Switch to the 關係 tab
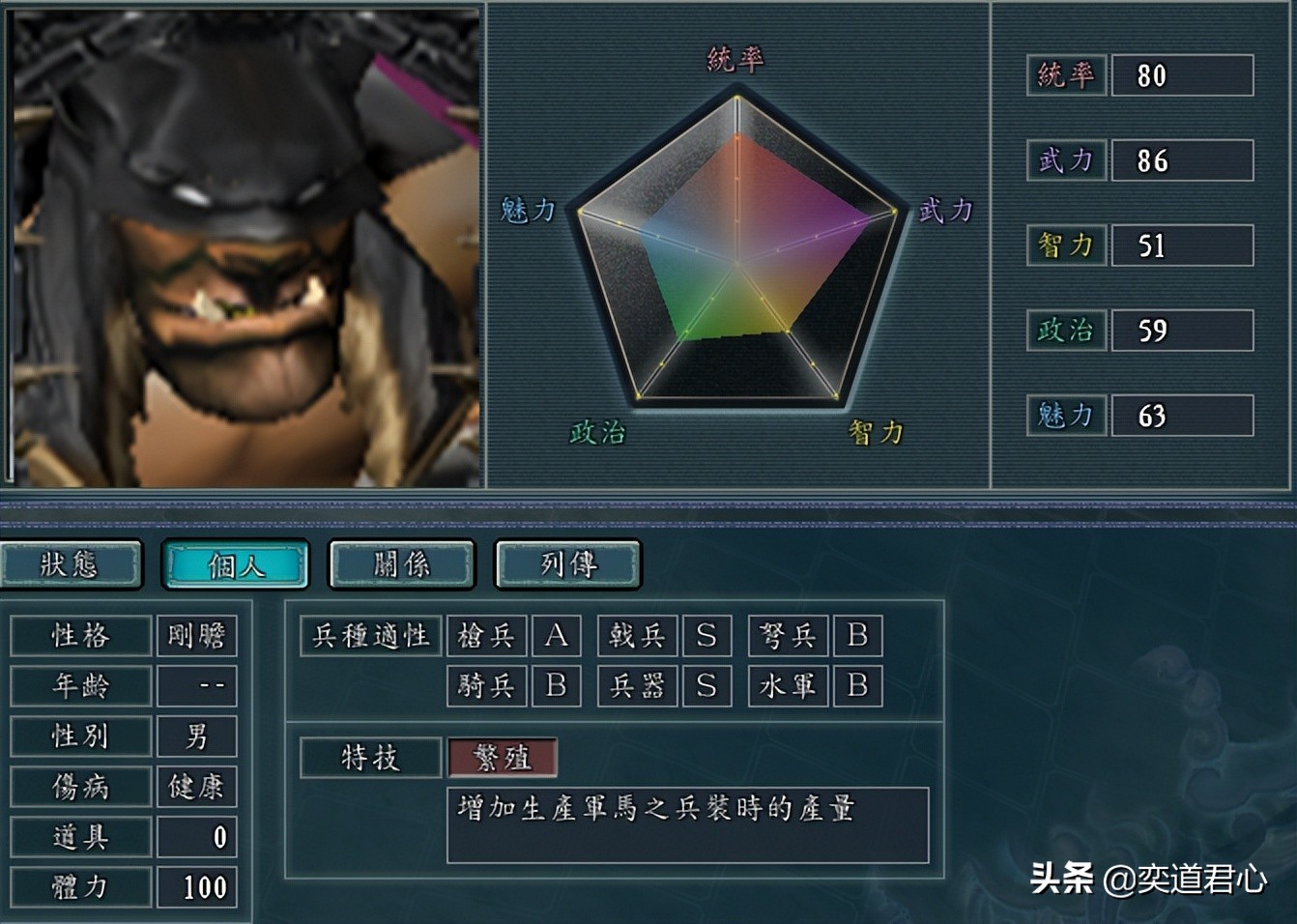This screenshot has height=924, width=1297. tap(401, 563)
